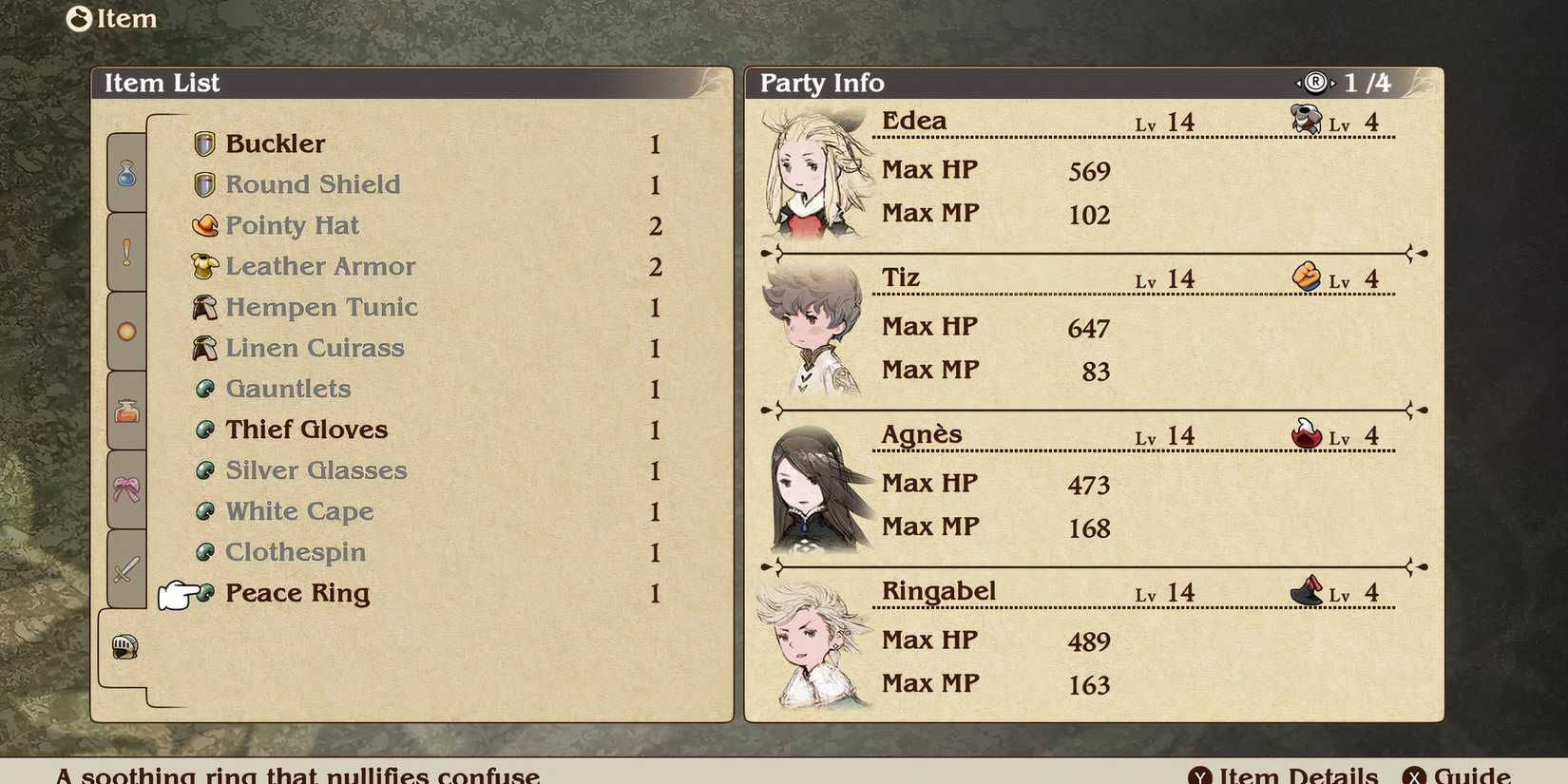The image size is (1568, 784).
Task: Click the helmet armor category tab
Action: click(126, 644)
